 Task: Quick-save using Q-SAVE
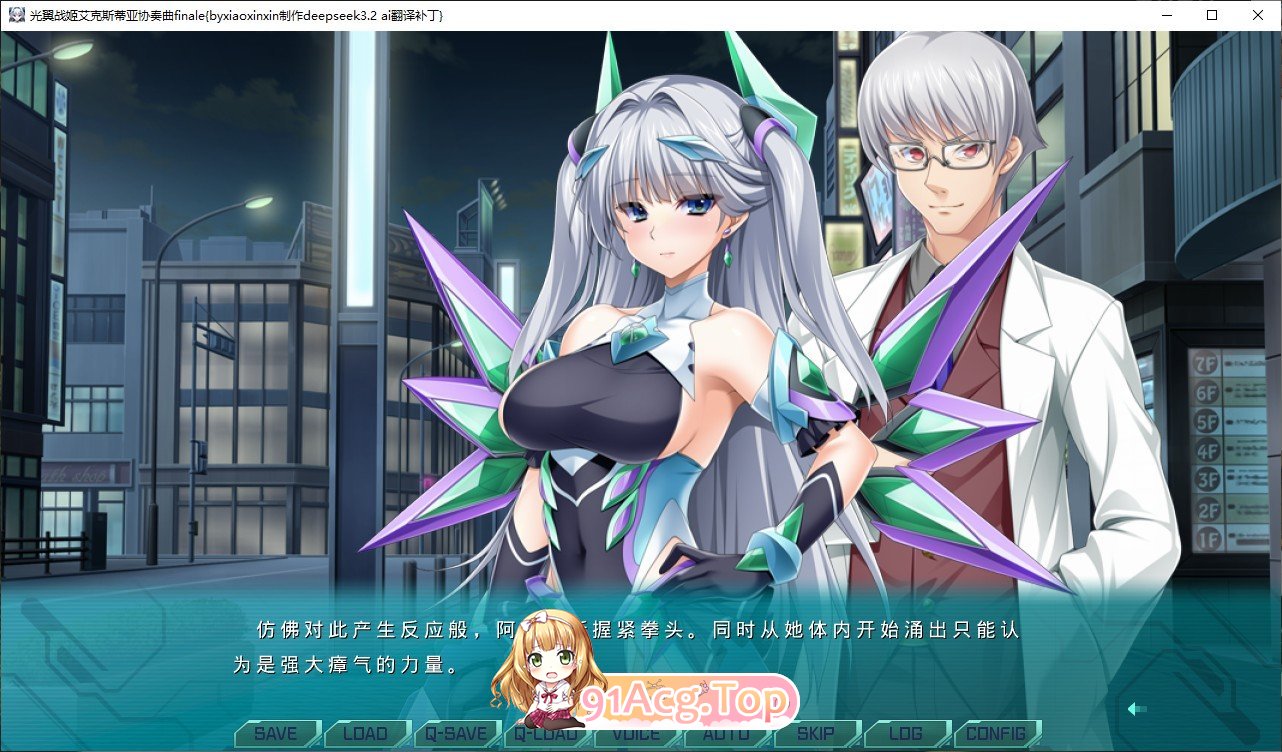point(458,733)
